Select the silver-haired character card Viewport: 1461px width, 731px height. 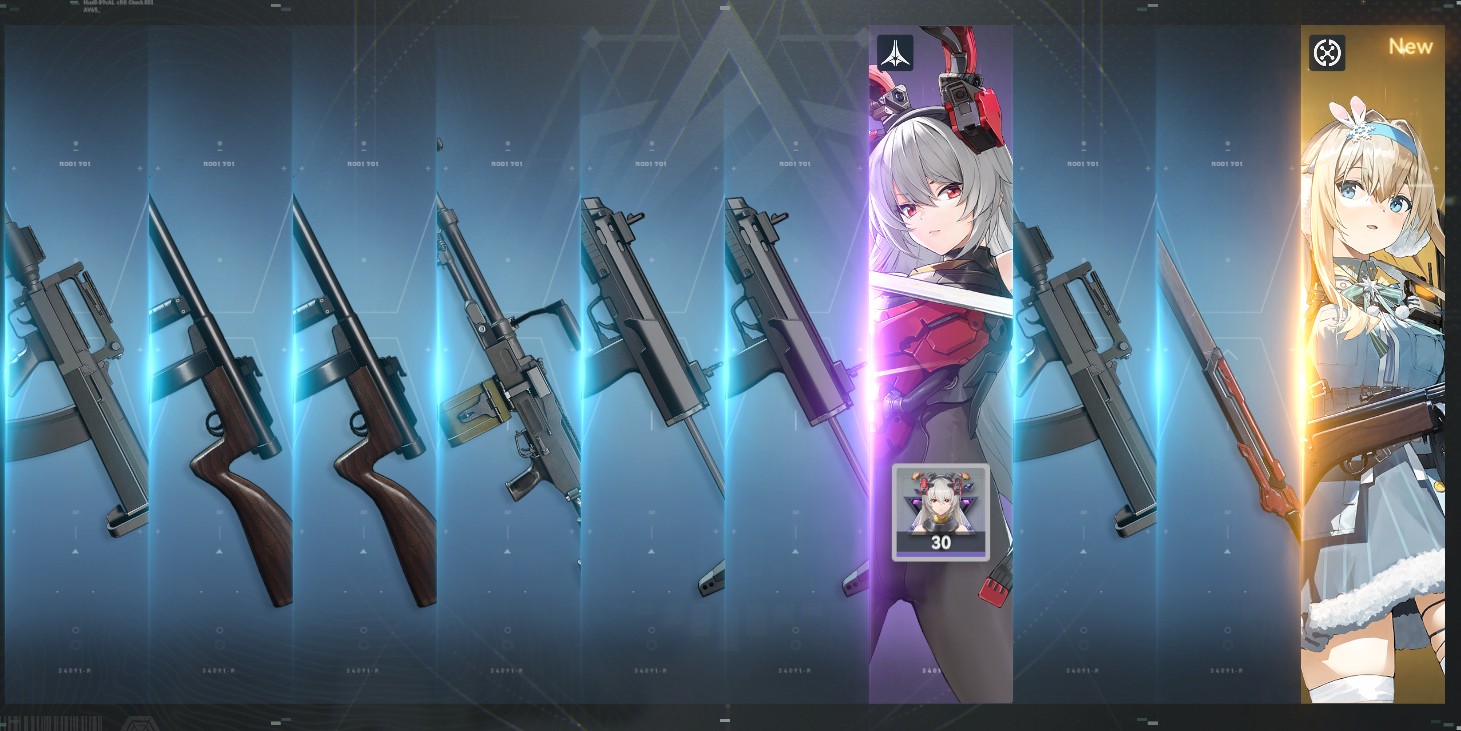tap(940, 300)
